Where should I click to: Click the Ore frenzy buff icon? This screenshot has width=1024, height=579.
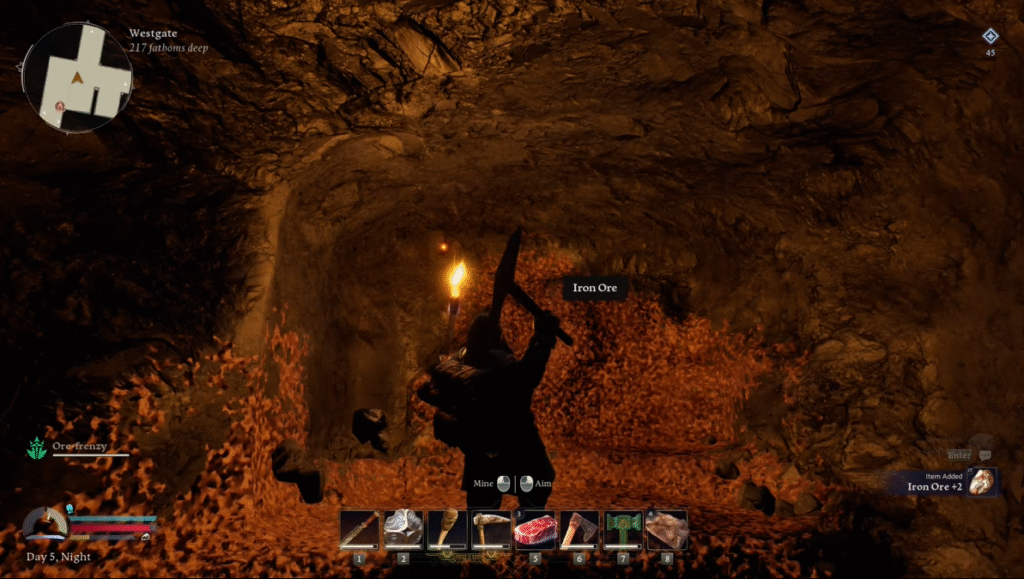37,450
